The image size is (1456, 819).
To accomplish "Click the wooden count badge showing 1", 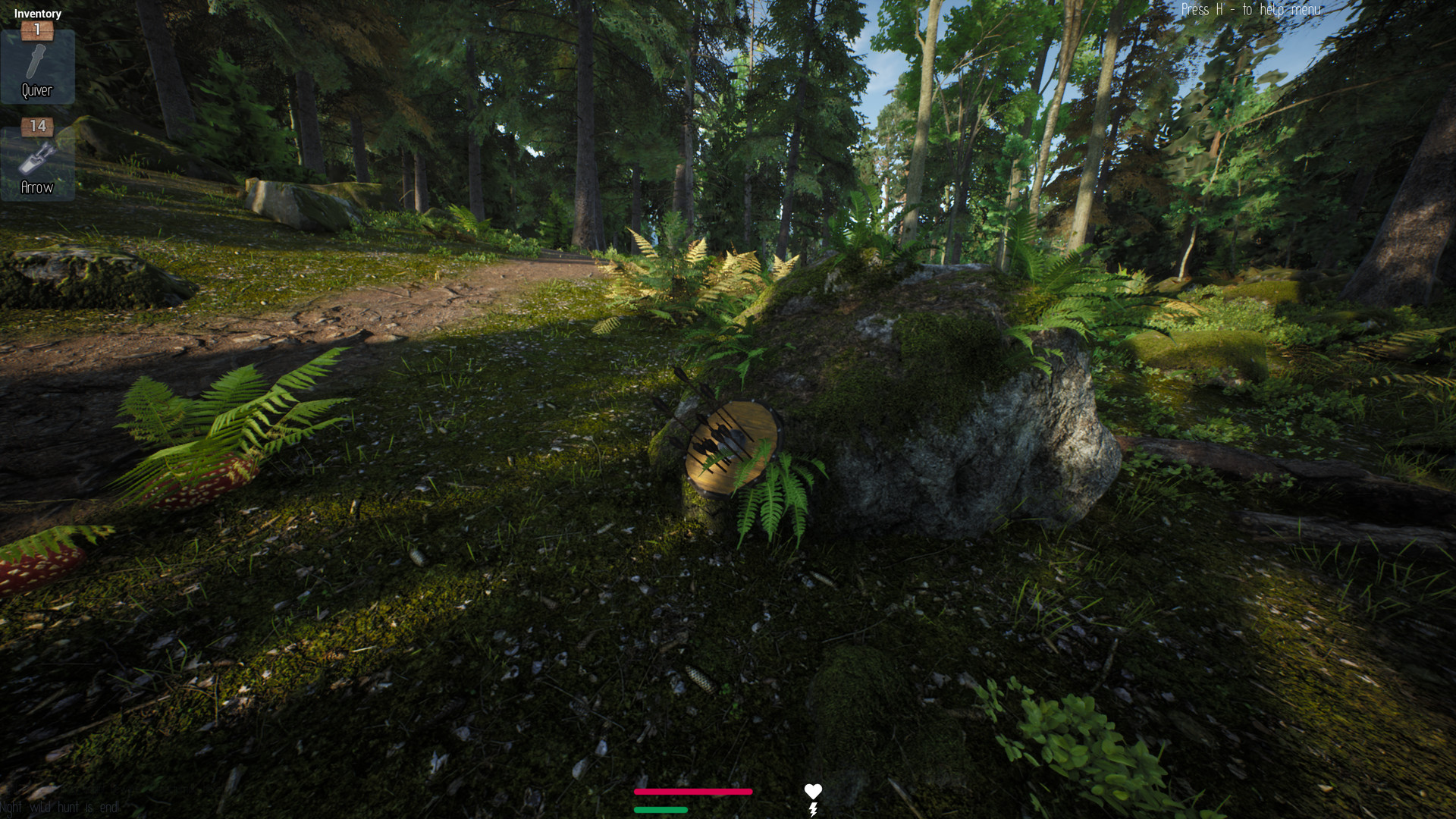I will (x=38, y=30).
